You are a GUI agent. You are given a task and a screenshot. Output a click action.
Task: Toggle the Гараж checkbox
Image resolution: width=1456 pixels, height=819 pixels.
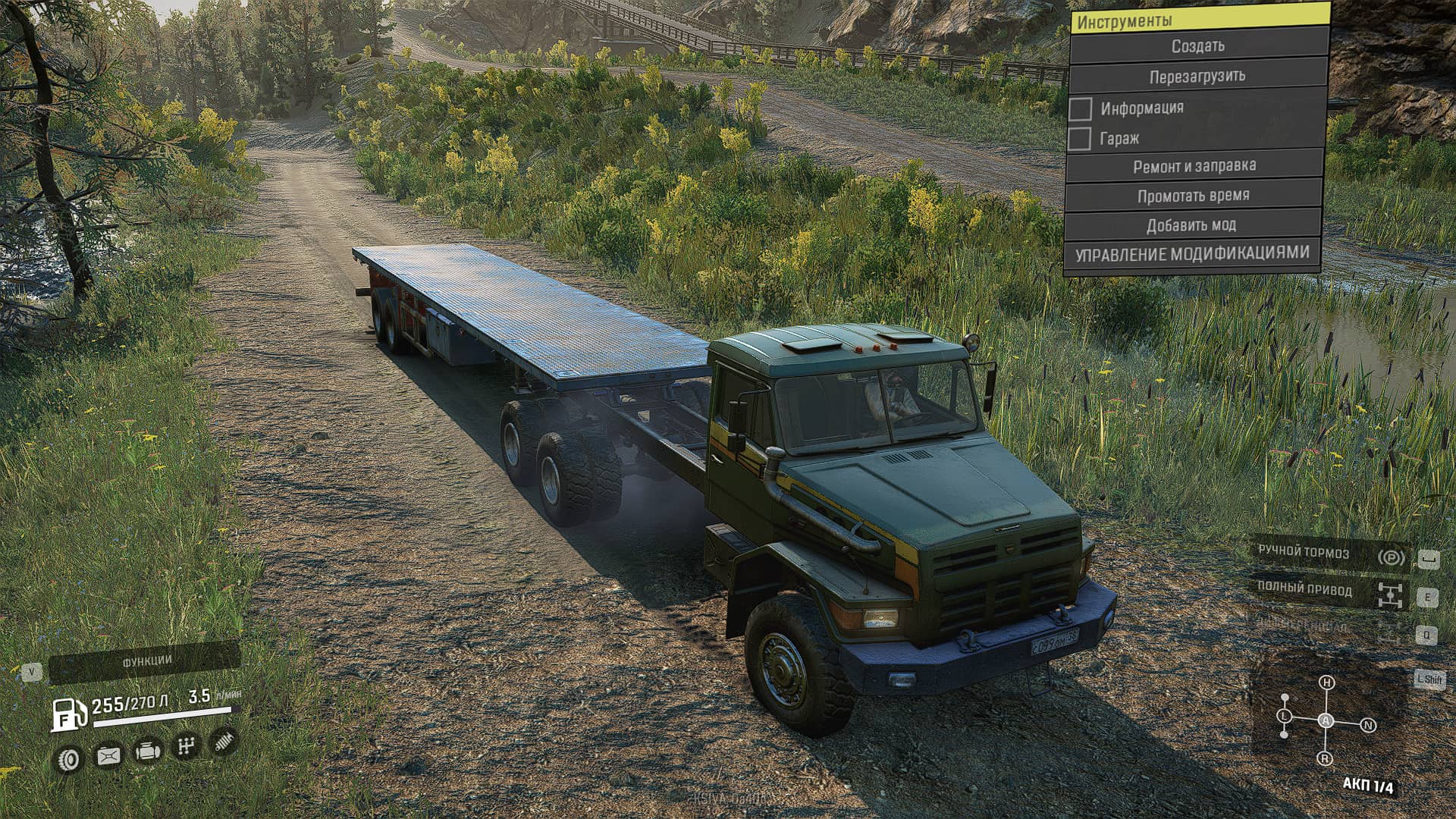coord(1079,139)
